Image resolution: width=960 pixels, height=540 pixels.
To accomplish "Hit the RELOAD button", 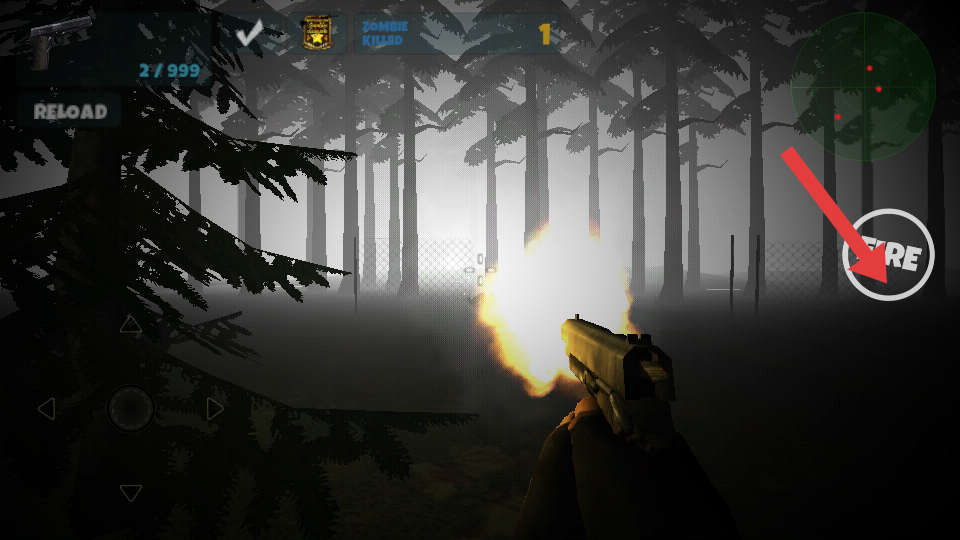I will pyautogui.click(x=69, y=111).
